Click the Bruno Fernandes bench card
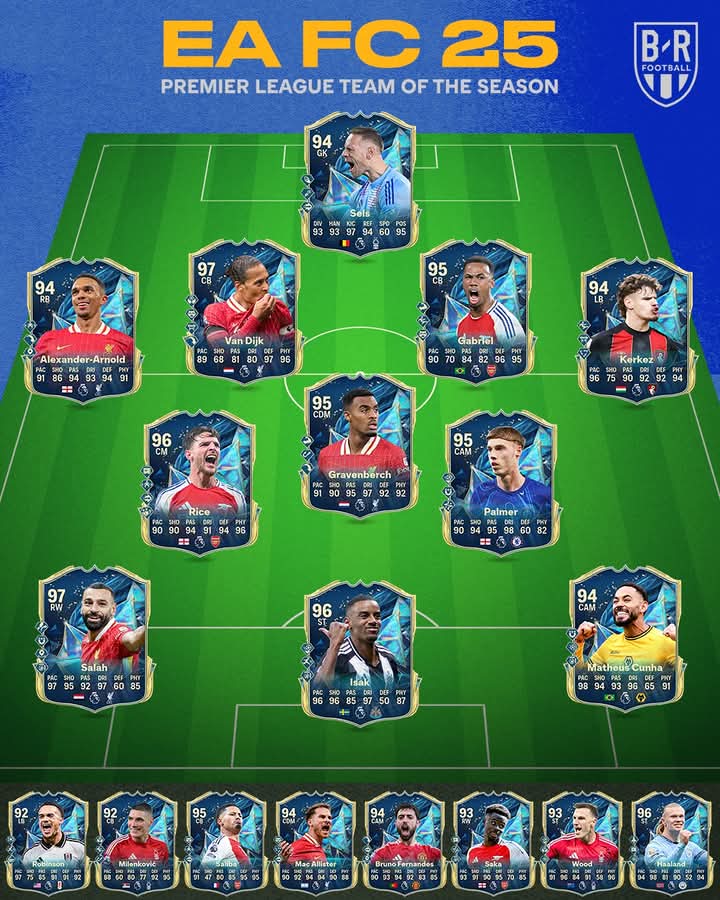The width and height of the screenshot is (720, 900). (x=404, y=841)
